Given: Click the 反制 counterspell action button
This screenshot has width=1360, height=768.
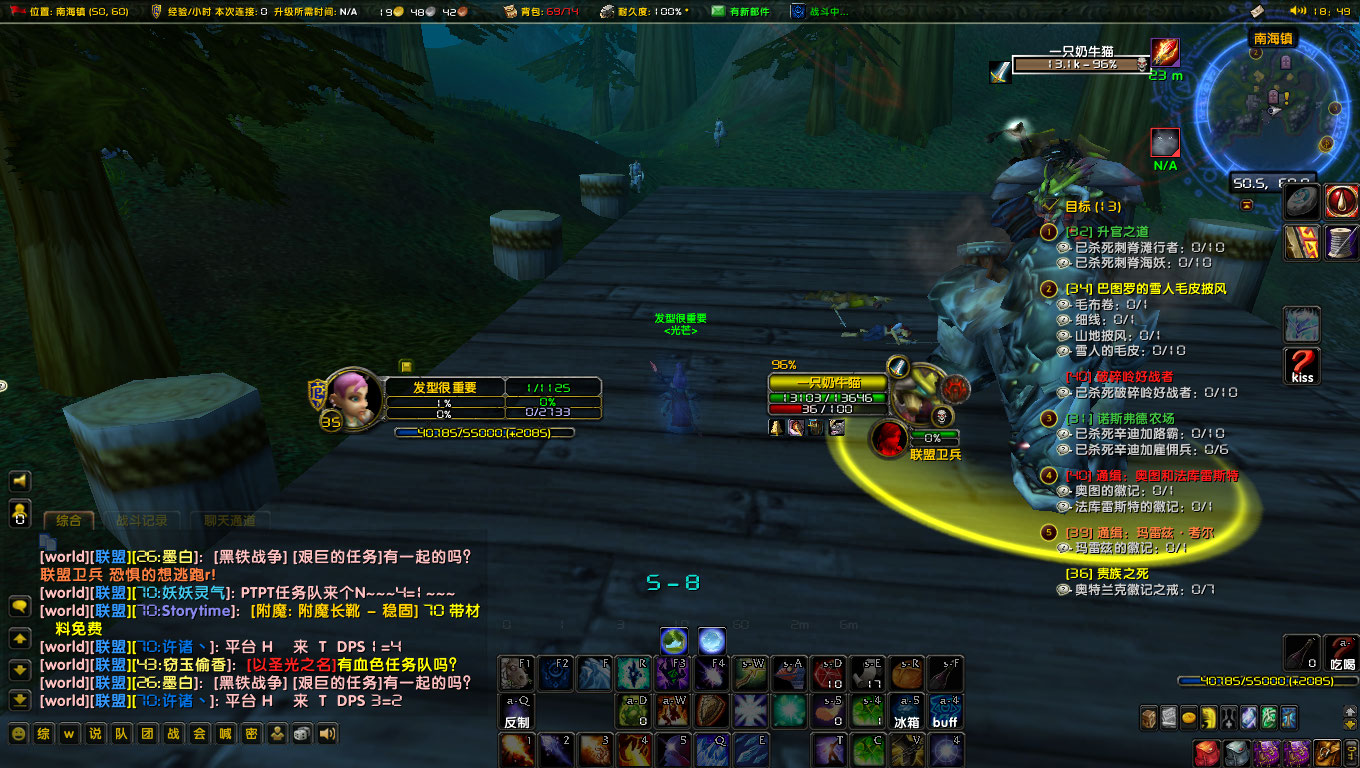Looking at the screenshot, I should [516, 709].
